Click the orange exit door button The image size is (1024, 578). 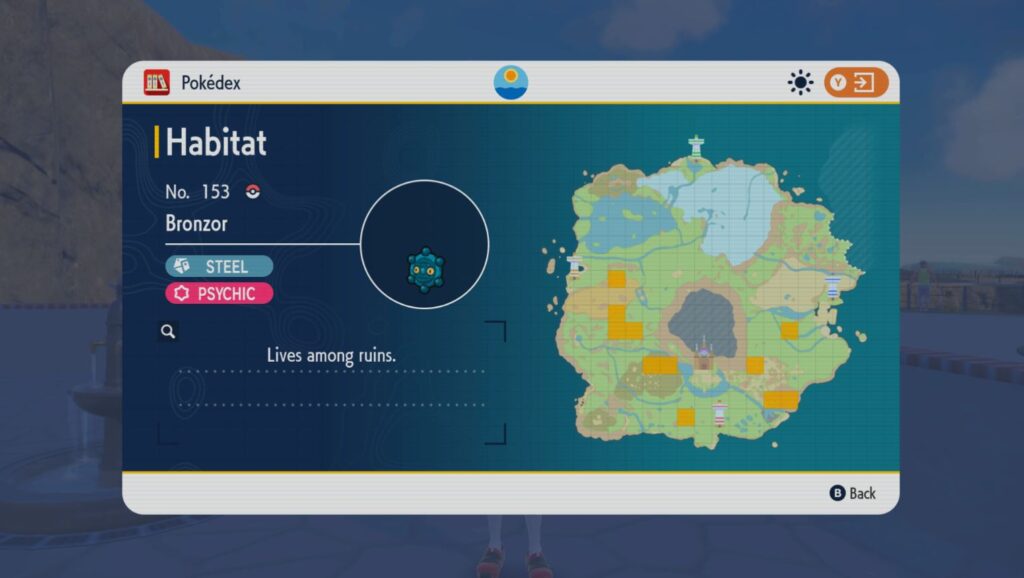(856, 82)
